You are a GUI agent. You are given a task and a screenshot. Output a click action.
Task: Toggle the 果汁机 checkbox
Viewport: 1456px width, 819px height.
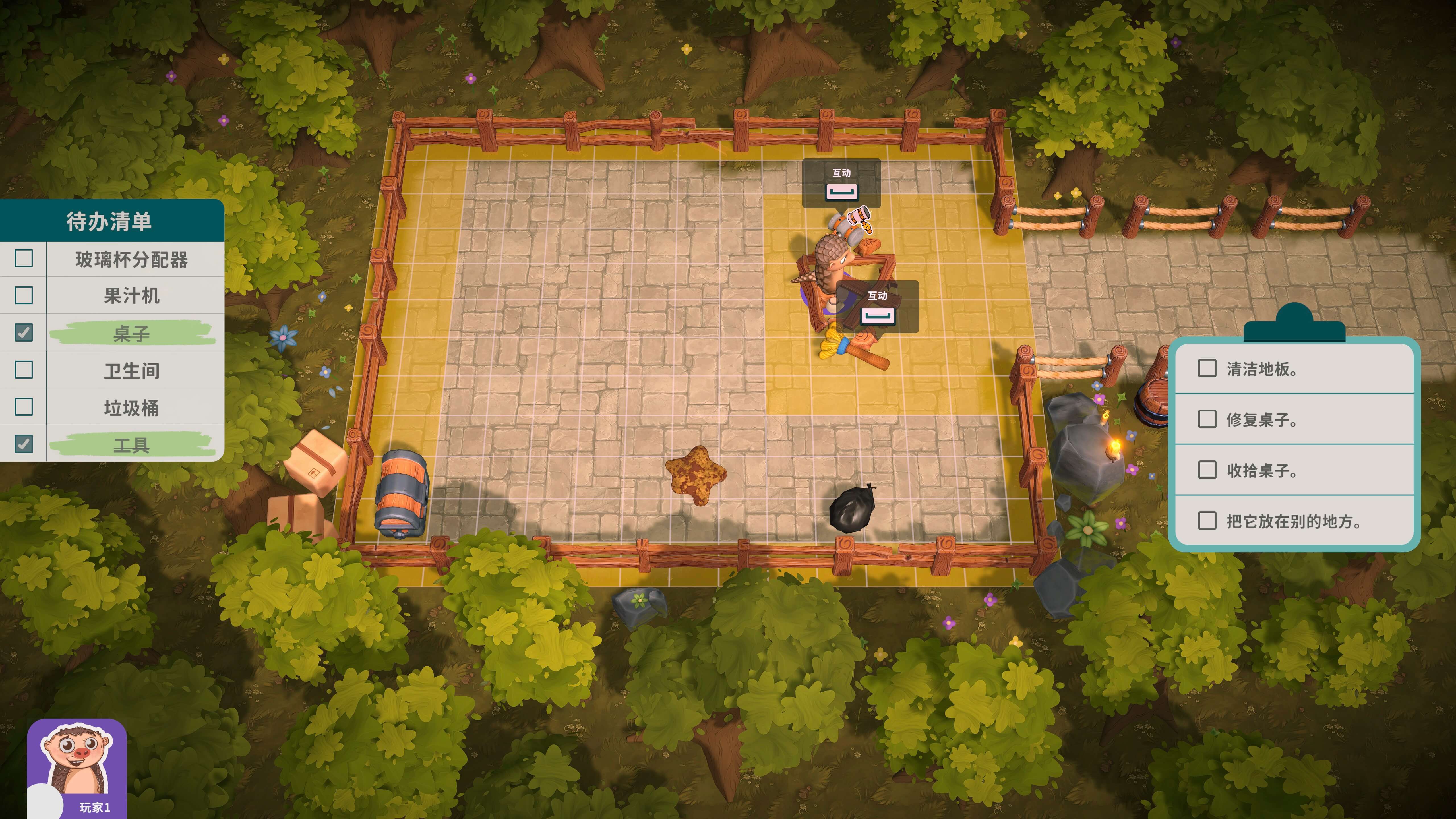pos(24,295)
